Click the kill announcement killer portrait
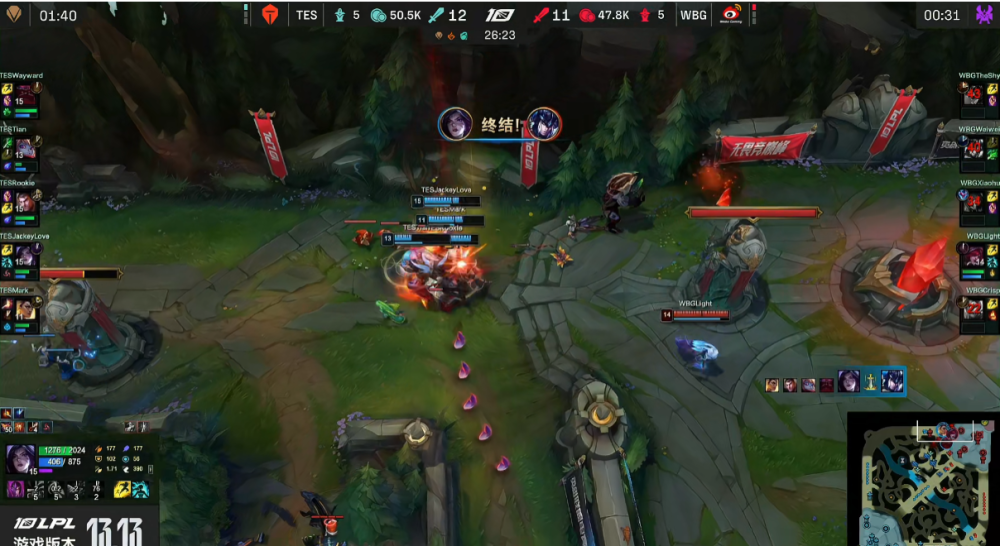Screen dimensions: 1000x546 [456, 124]
